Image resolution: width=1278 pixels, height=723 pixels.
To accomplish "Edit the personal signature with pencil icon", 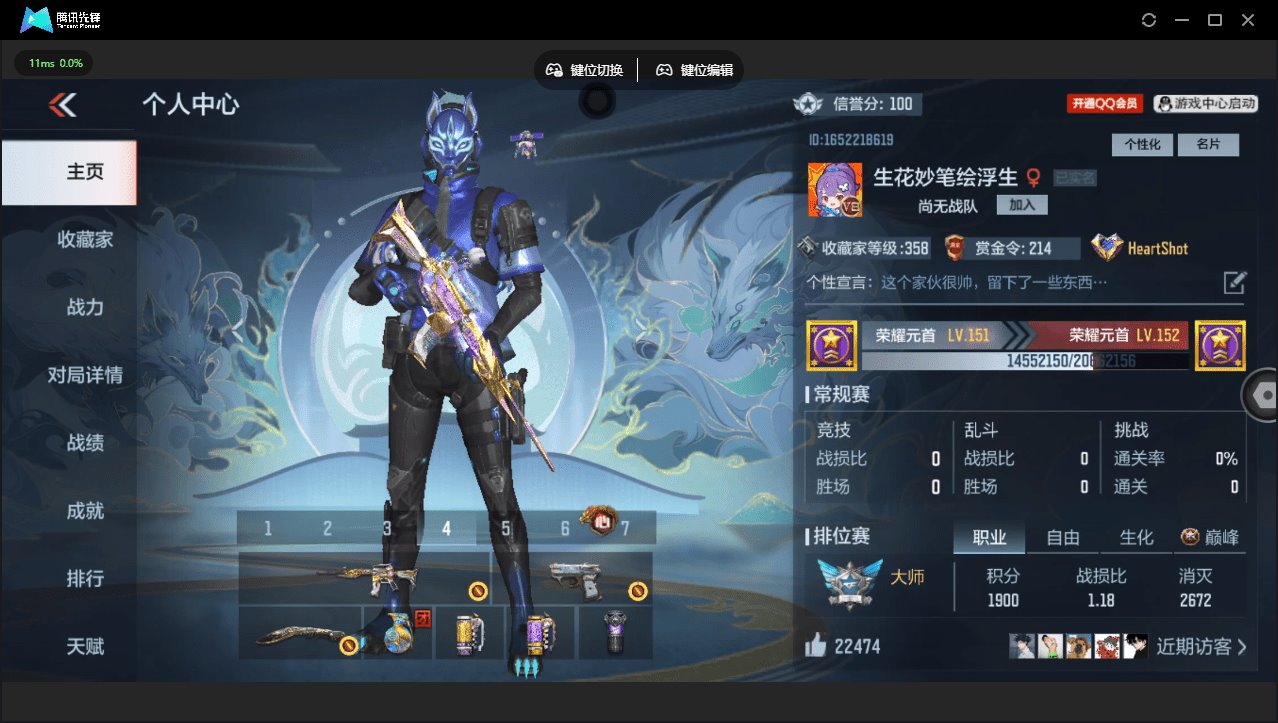I will pos(1235,282).
